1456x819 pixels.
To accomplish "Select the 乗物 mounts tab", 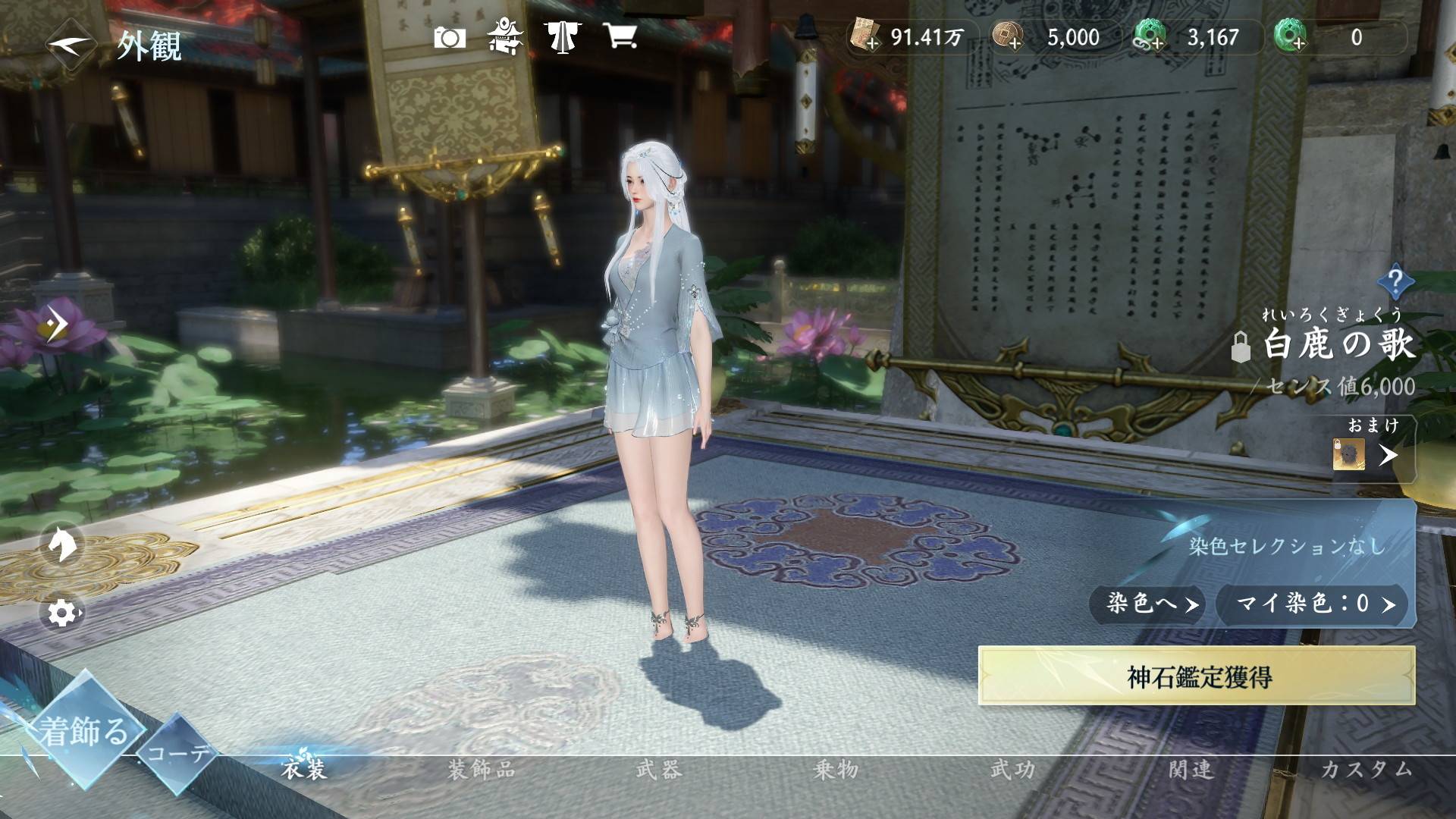I will coord(836,770).
